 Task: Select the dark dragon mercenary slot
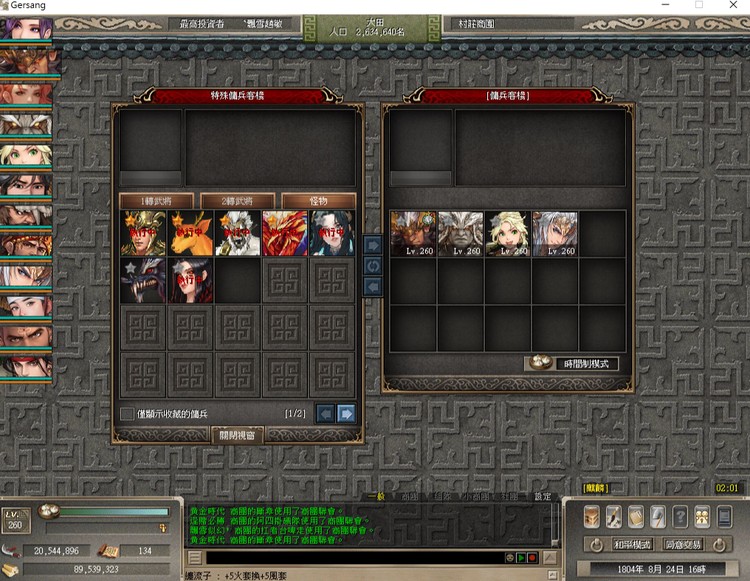pos(144,280)
